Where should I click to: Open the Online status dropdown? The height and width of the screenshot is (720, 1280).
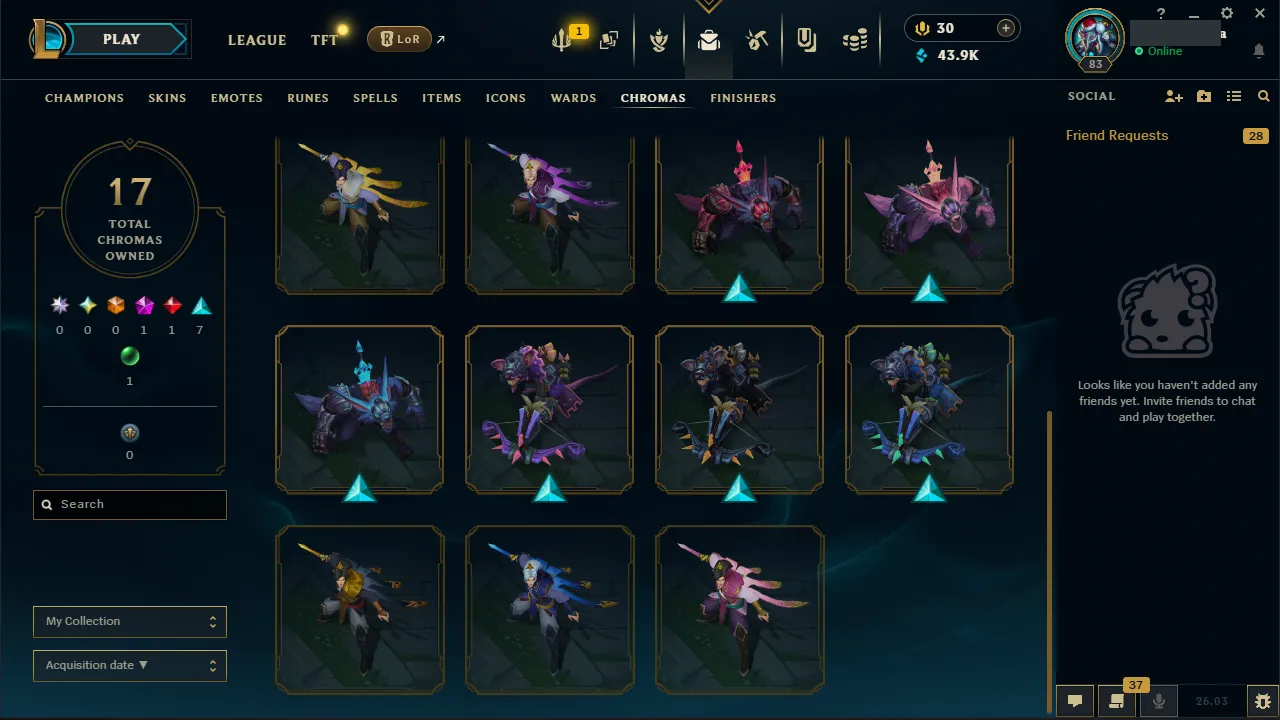[1162, 51]
